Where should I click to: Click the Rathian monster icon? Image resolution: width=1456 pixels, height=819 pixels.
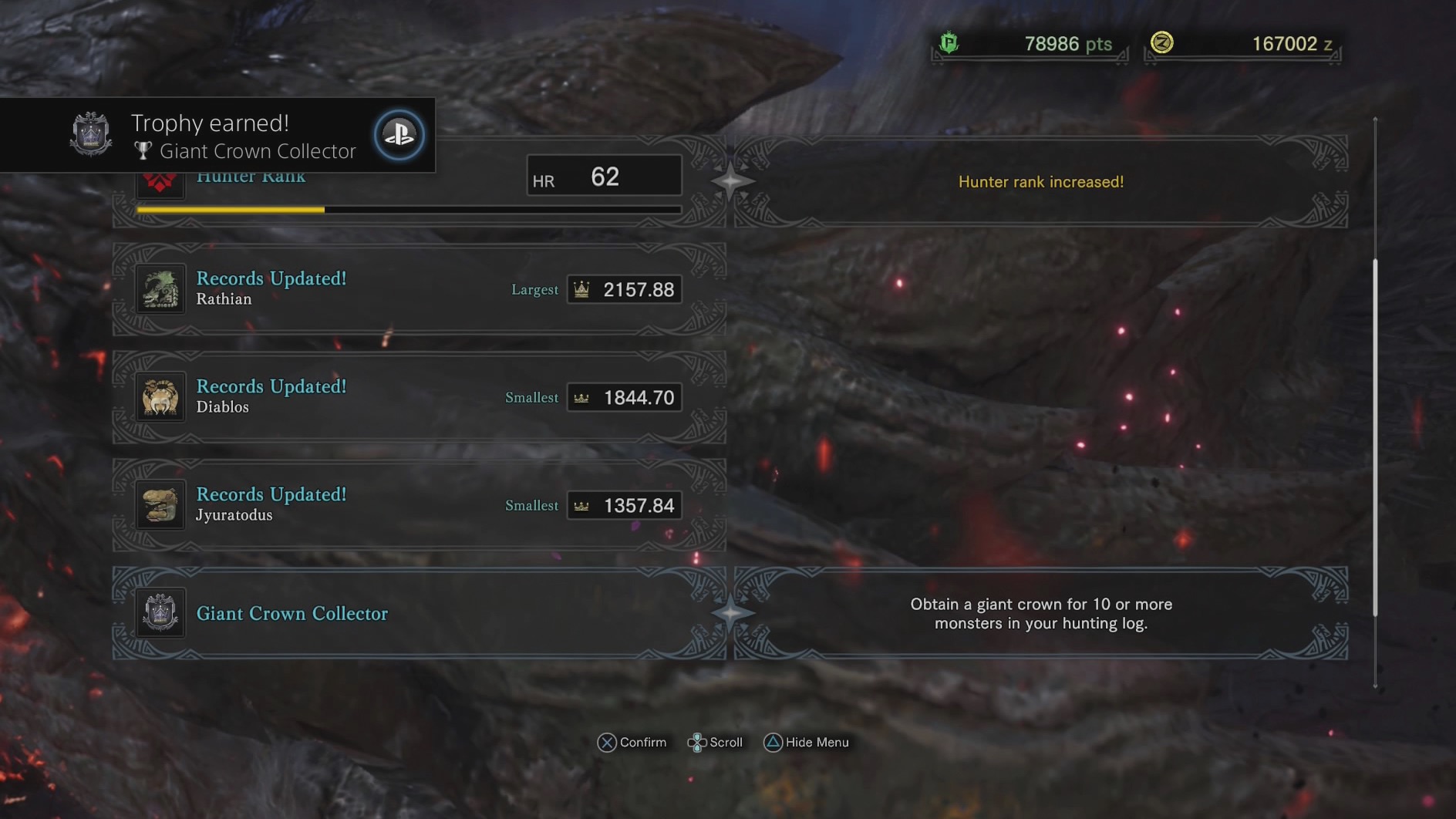coord(160,289)
